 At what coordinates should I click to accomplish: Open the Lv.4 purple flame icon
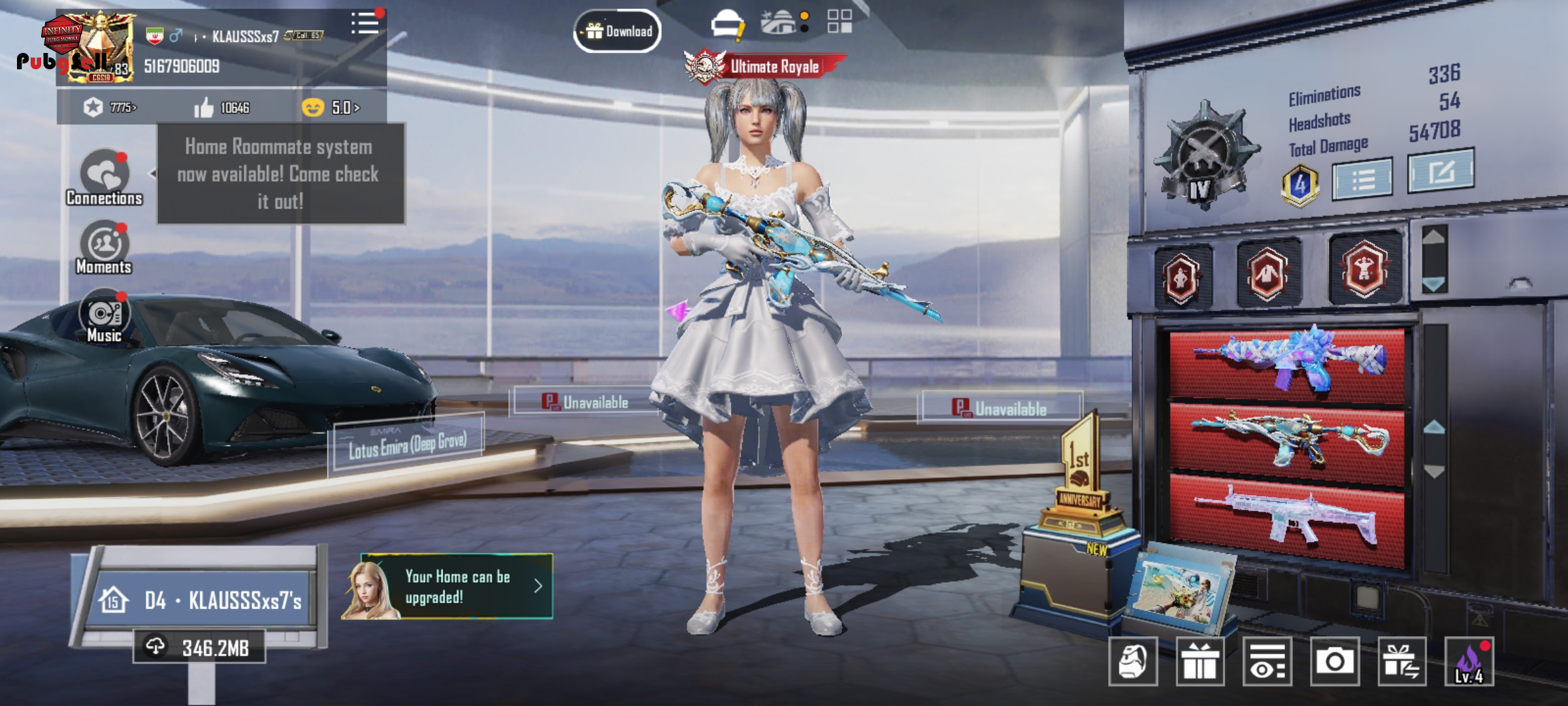(1469, 662)
